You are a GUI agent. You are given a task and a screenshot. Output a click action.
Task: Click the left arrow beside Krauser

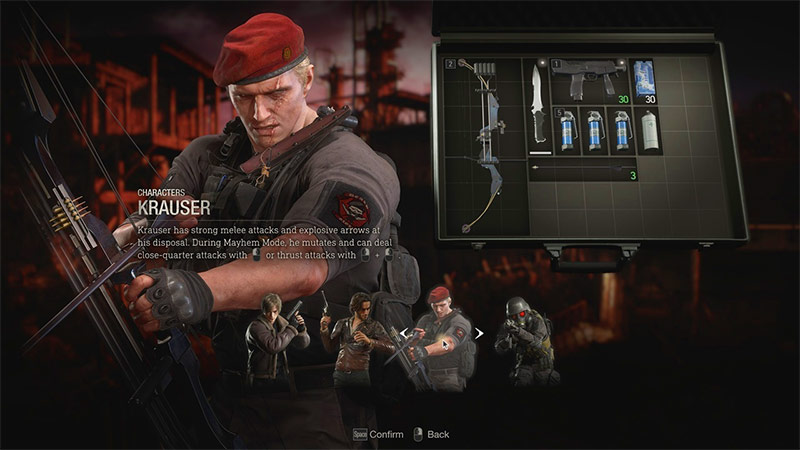403,334
